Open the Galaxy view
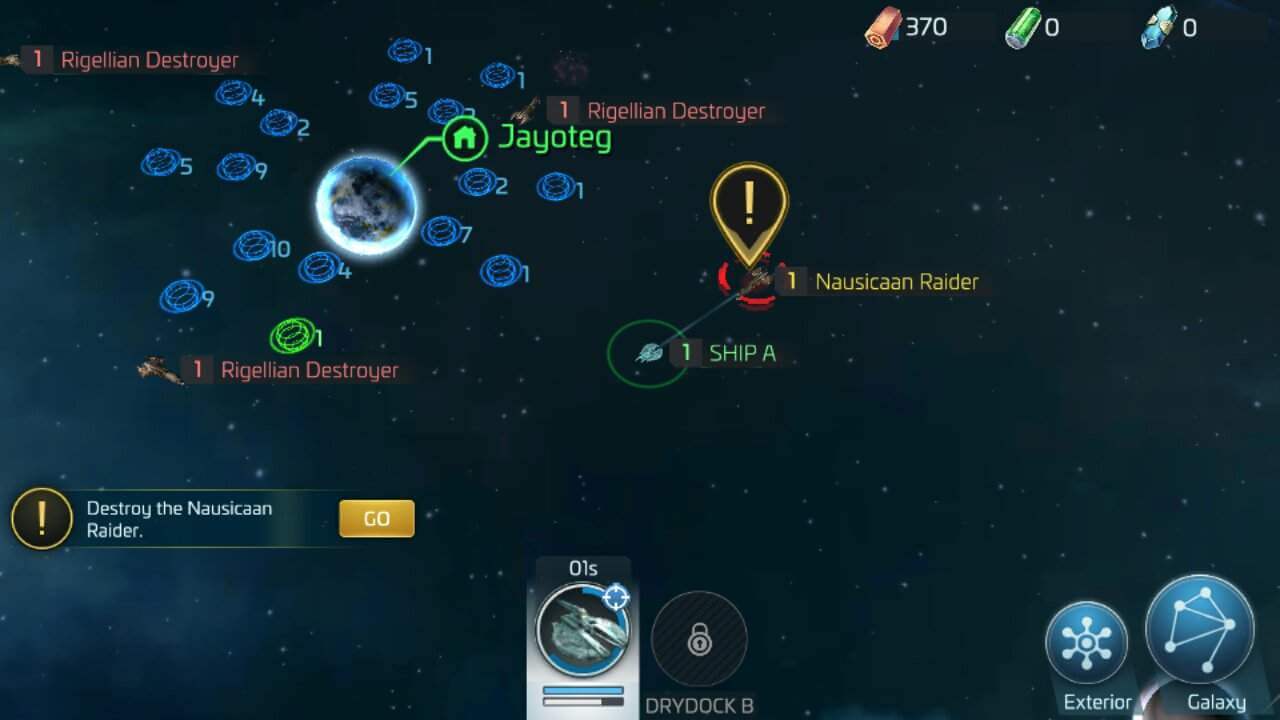The image size is (1280, 720). (1198, 630)
